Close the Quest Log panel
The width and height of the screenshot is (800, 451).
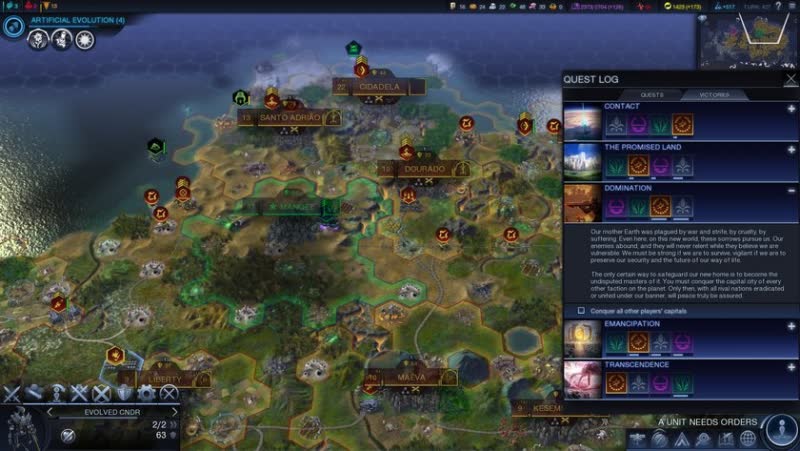tap(791, 79)
